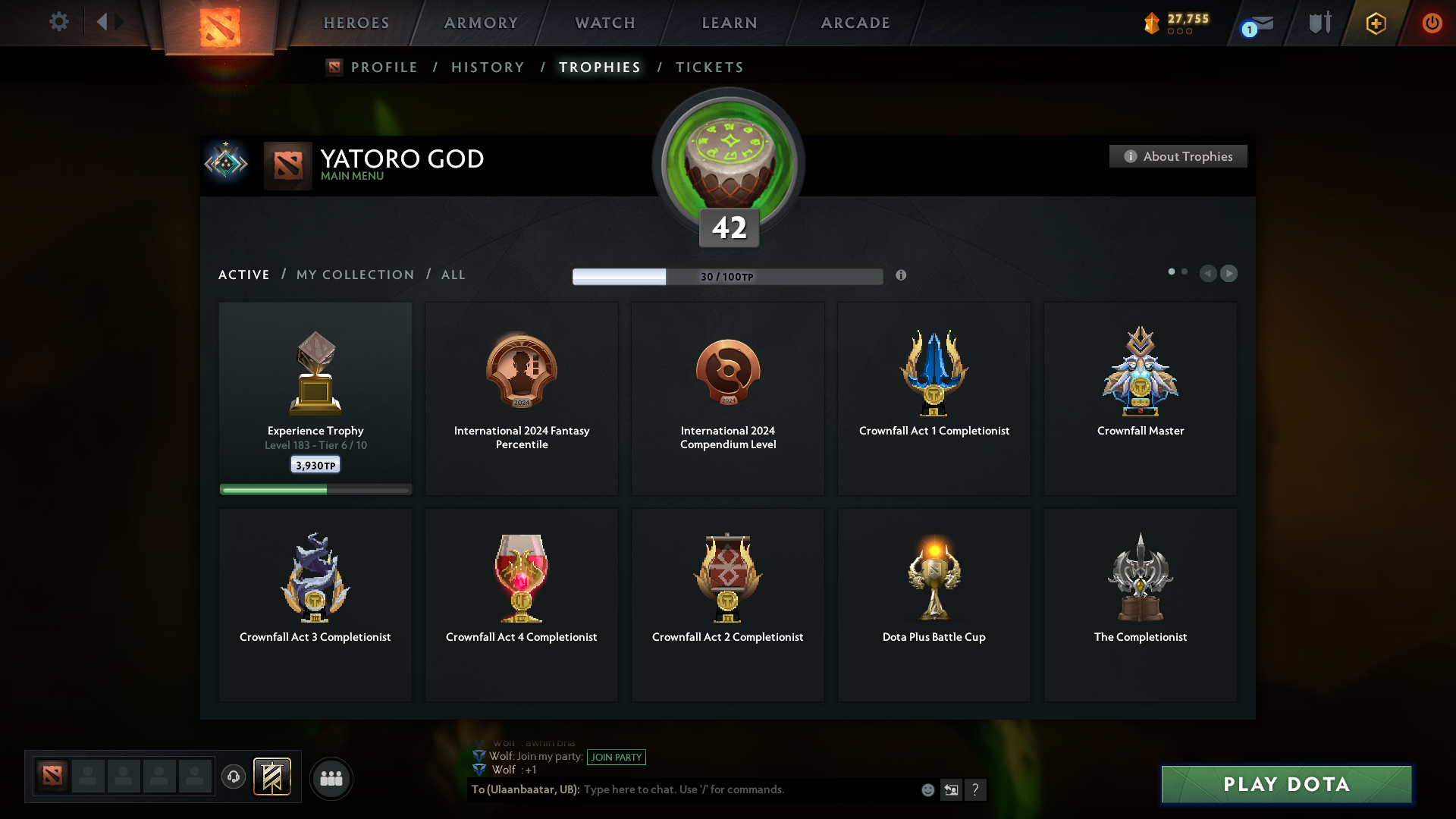1456x819 pixels.
Task: Click the forward arrow to see next trophy page
Action: (1229, 274)
